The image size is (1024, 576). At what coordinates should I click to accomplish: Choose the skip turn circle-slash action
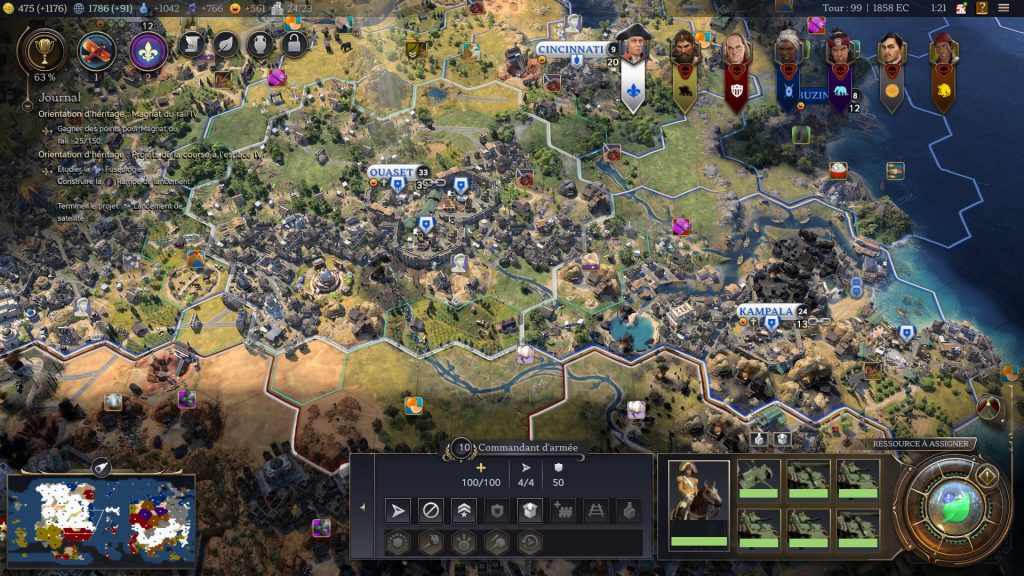coord(430,511)
